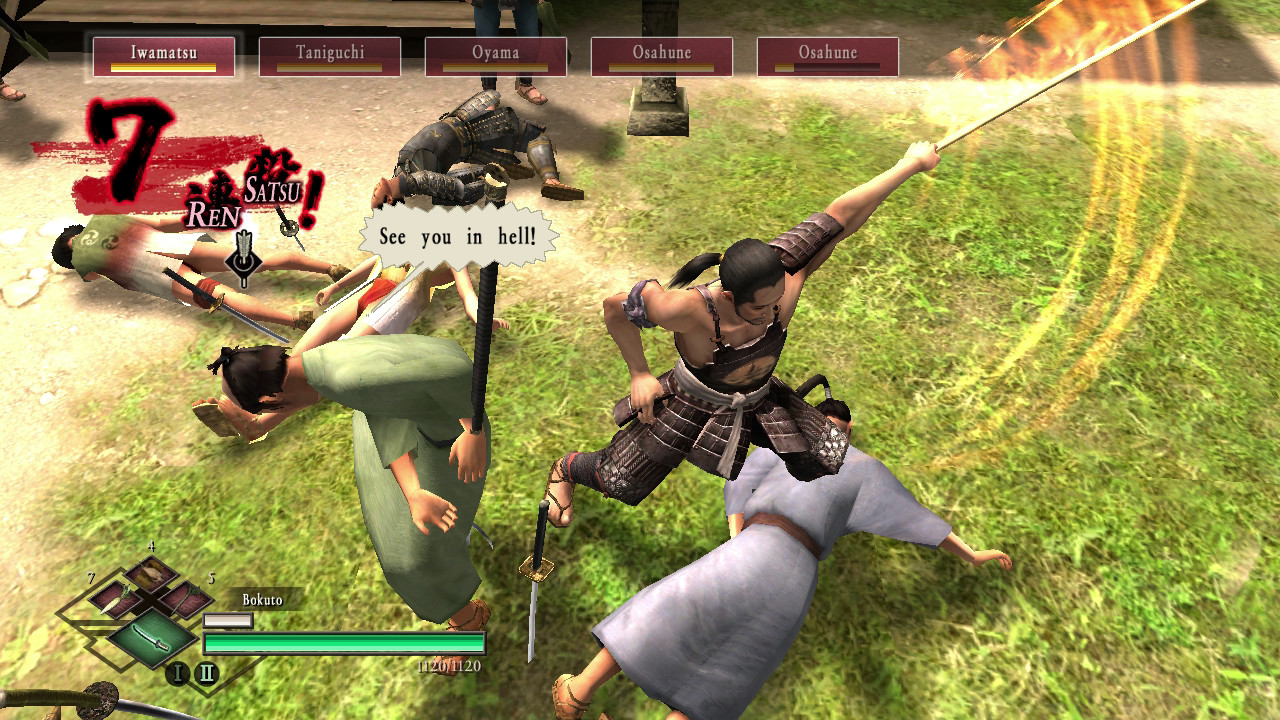Click the red combo counter 7 kanji
Viewport: 1280px width, 720px height.
point(127,148)
